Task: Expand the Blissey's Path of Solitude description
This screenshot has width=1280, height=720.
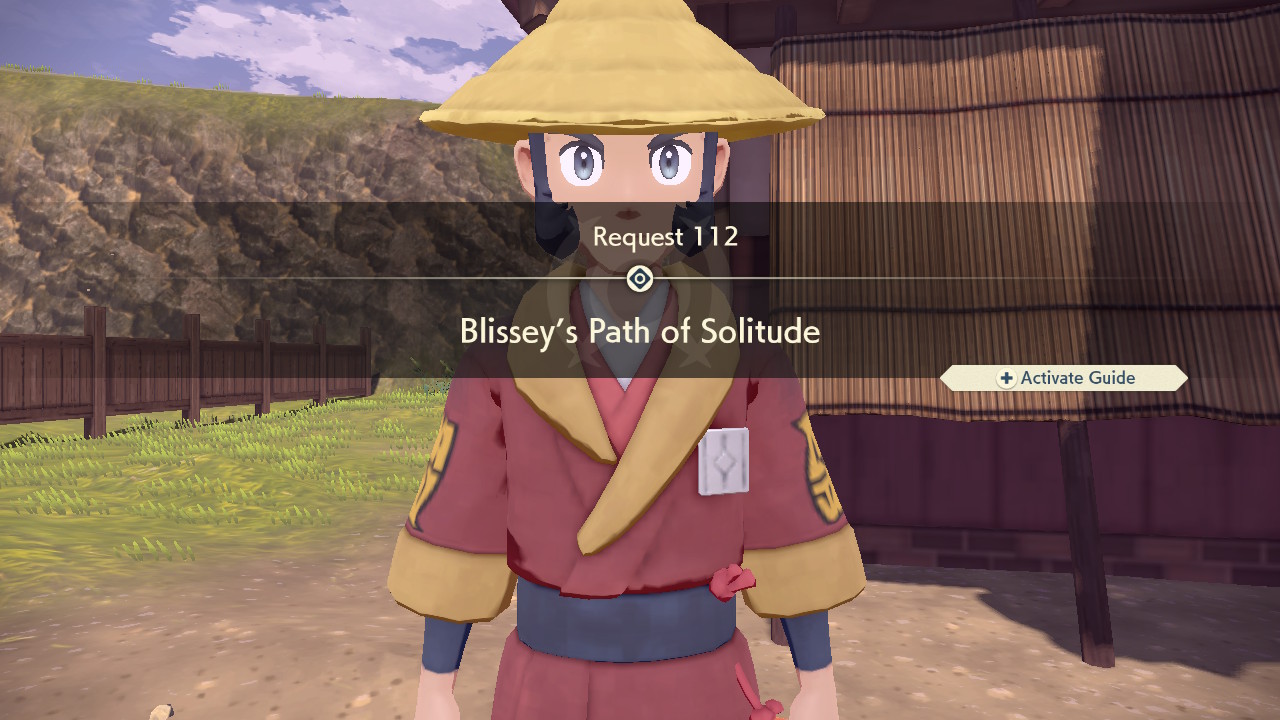Action: pos(639,330)
